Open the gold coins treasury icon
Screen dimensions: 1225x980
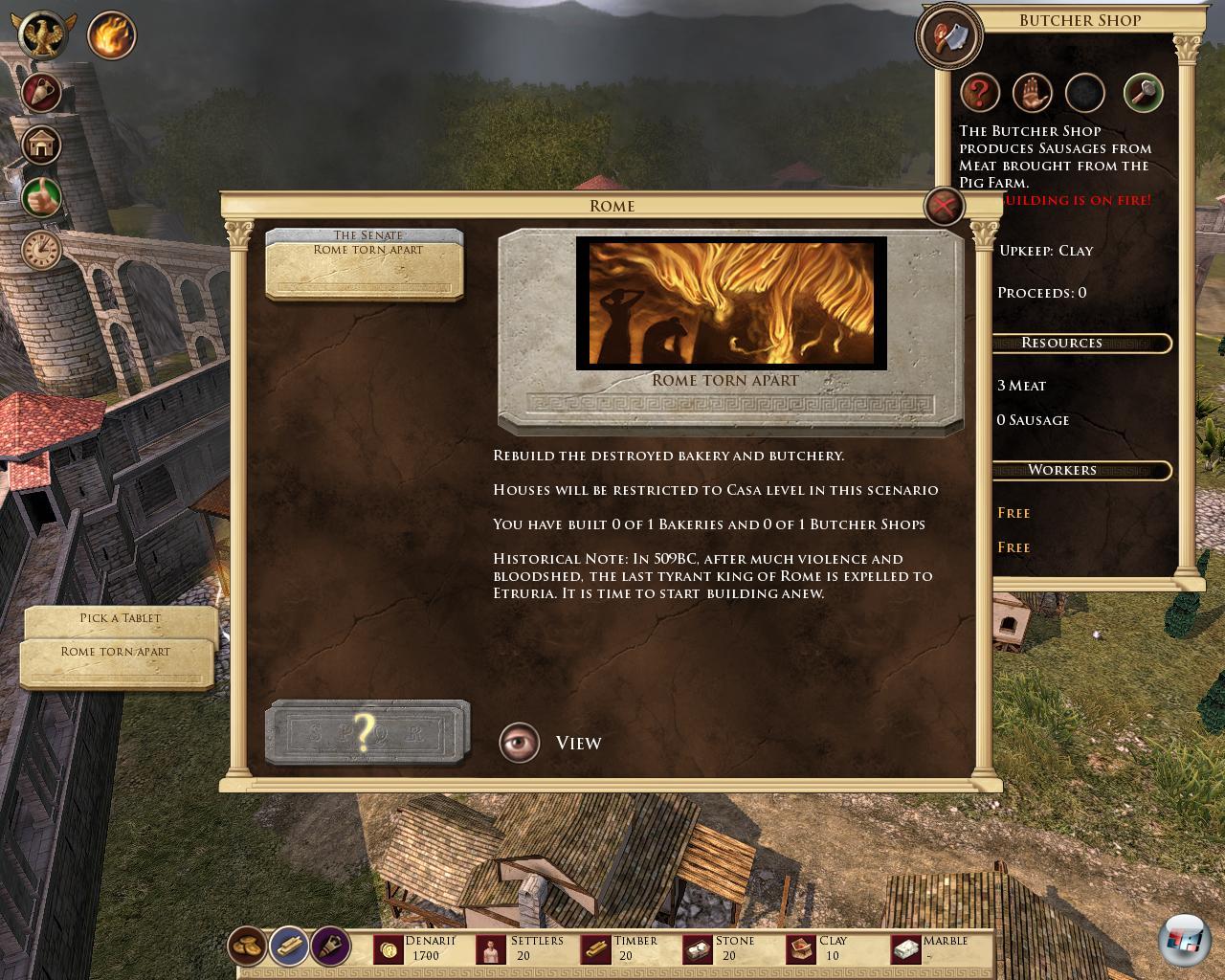click(x=247, y=947)
